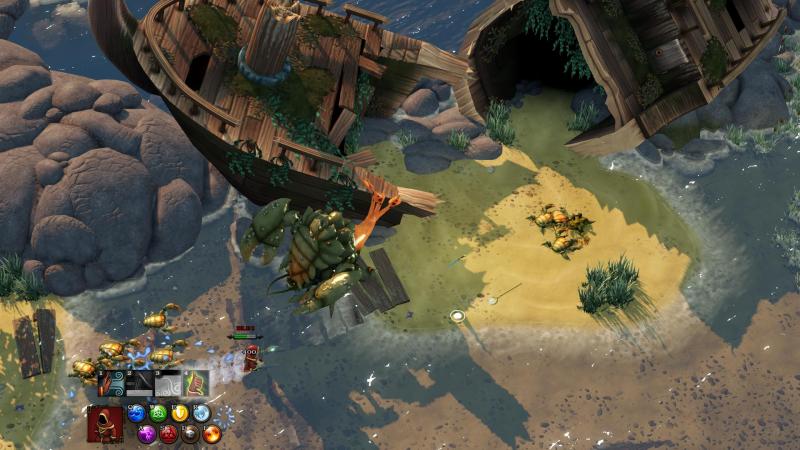This screenshot has width=800, height=450.
Task: Queue the brown Earth element orb
Action: (190, 434)
